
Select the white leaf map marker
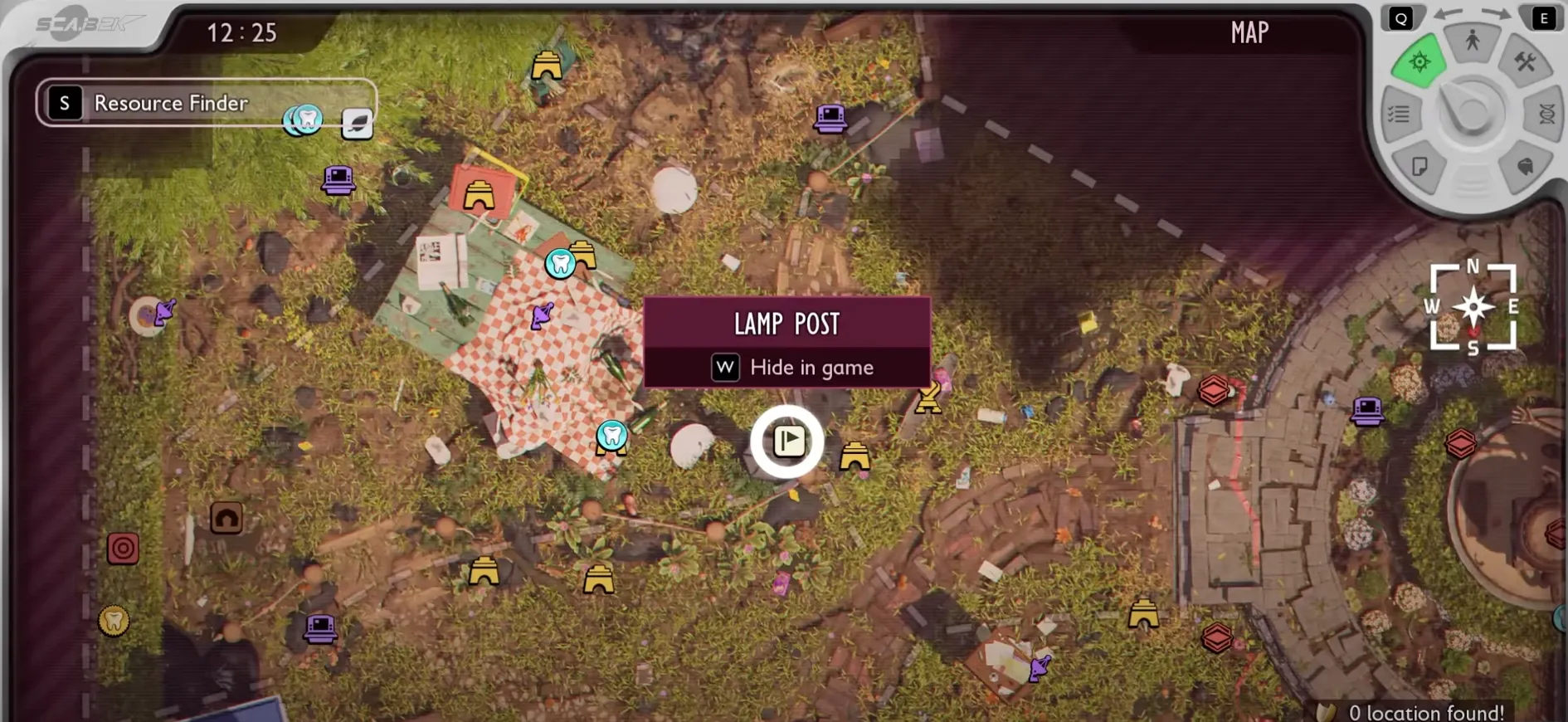coord(357,124)
